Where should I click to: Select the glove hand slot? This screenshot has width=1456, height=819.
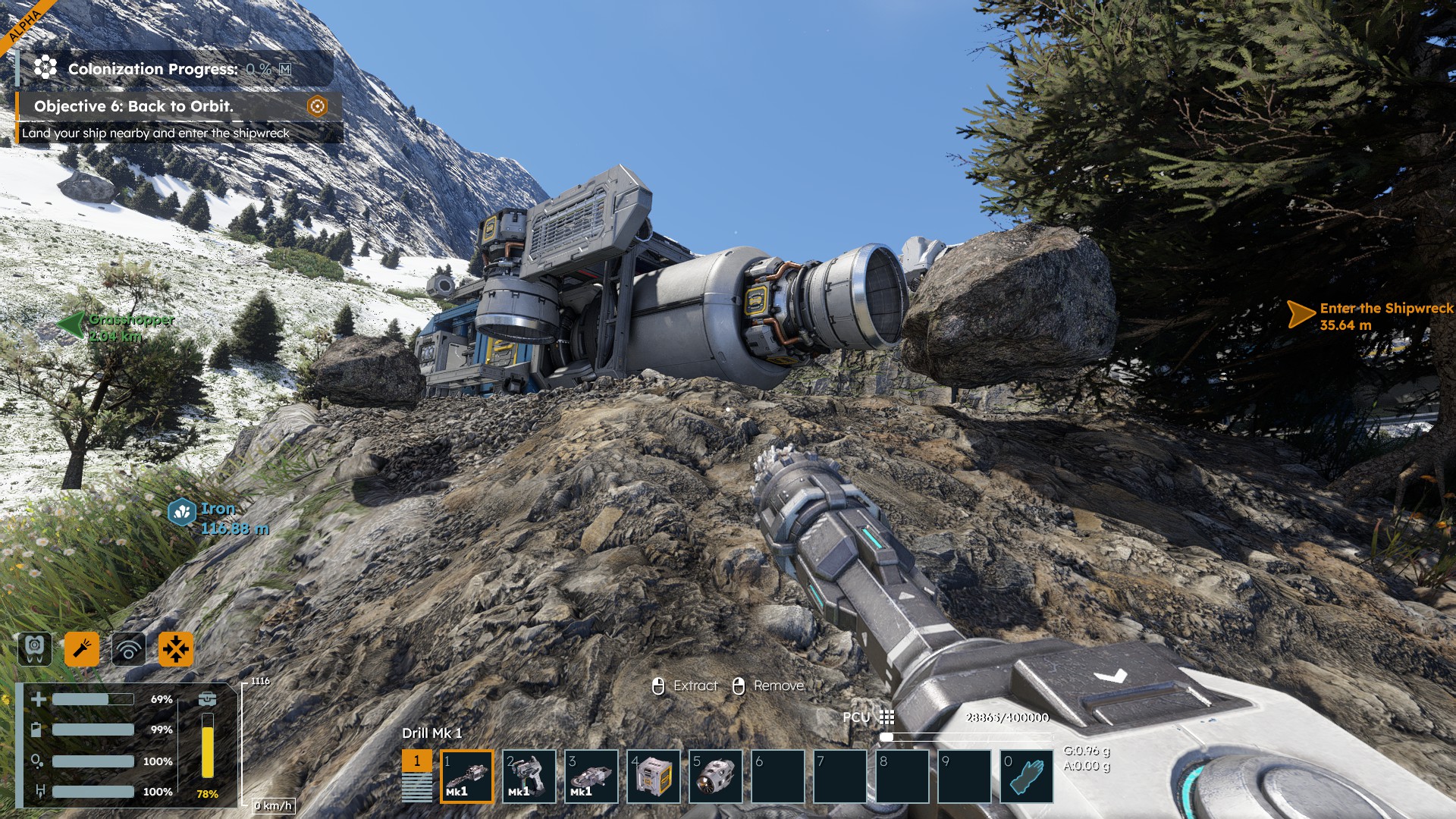coord(1026,776)
